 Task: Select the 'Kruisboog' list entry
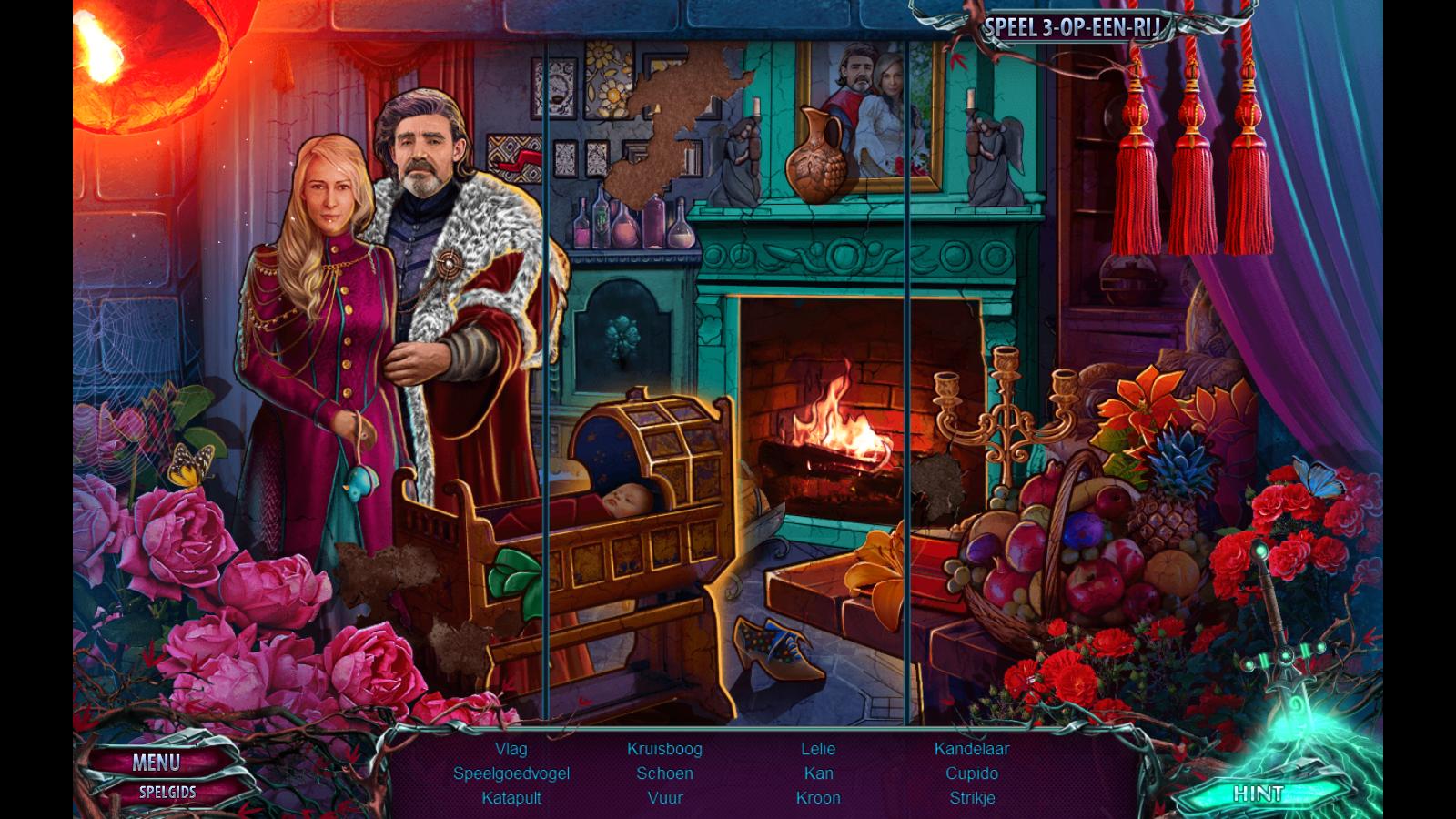664,749
